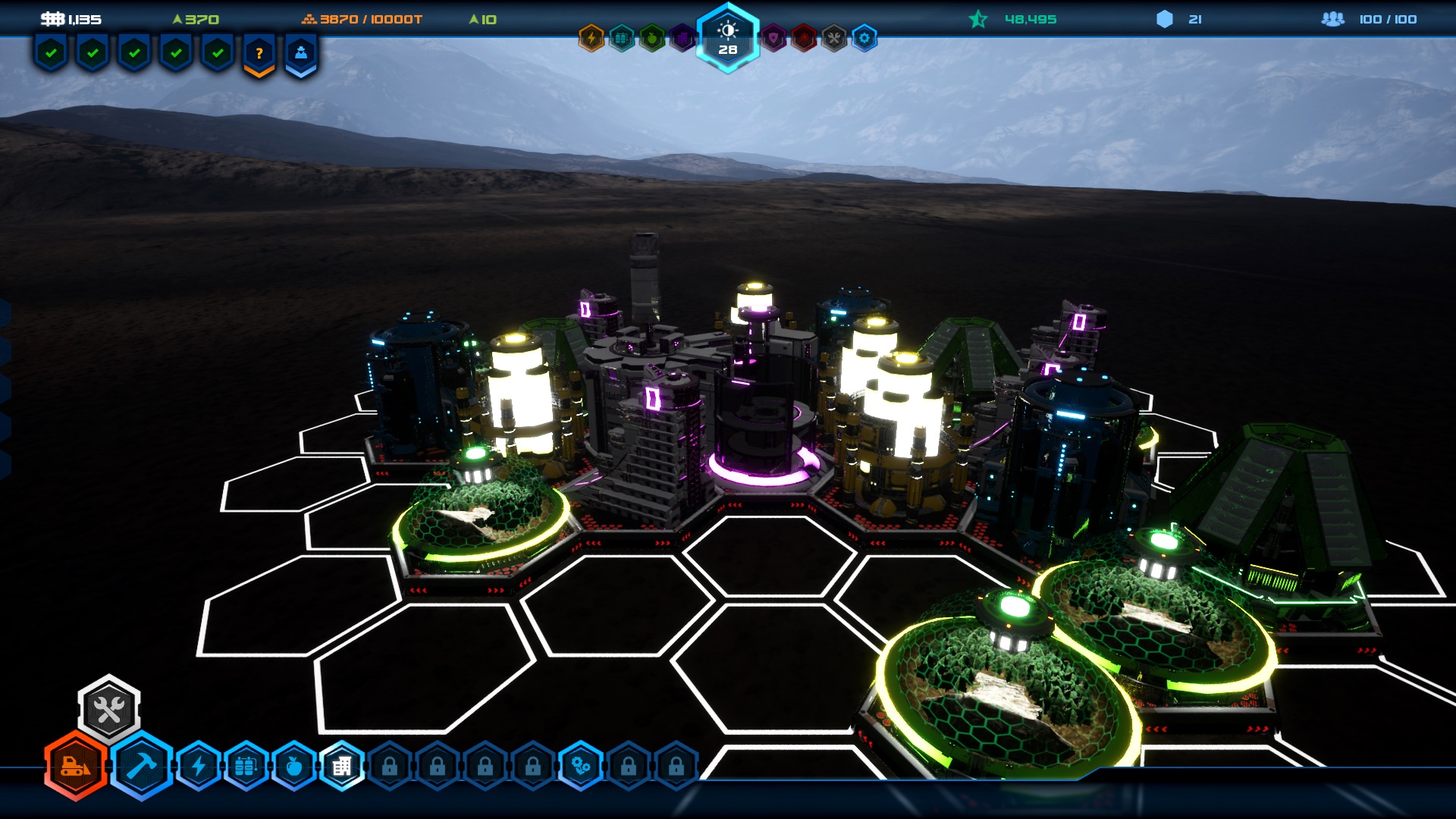Choose the lightning bolt build category
This screenshot has height=819, width=1456.
point(199,767)
